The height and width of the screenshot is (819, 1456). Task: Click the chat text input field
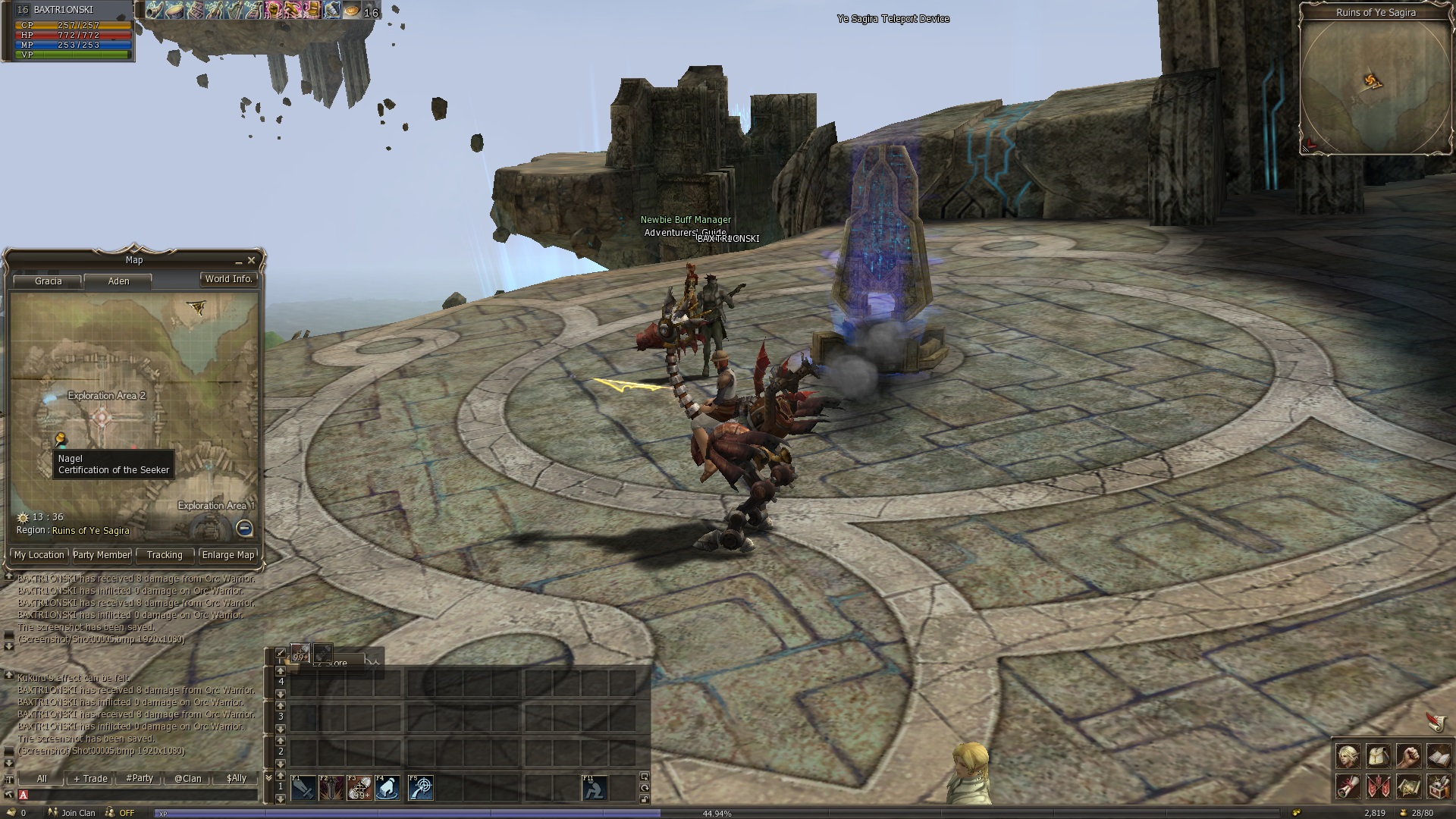tap(140, 795)
